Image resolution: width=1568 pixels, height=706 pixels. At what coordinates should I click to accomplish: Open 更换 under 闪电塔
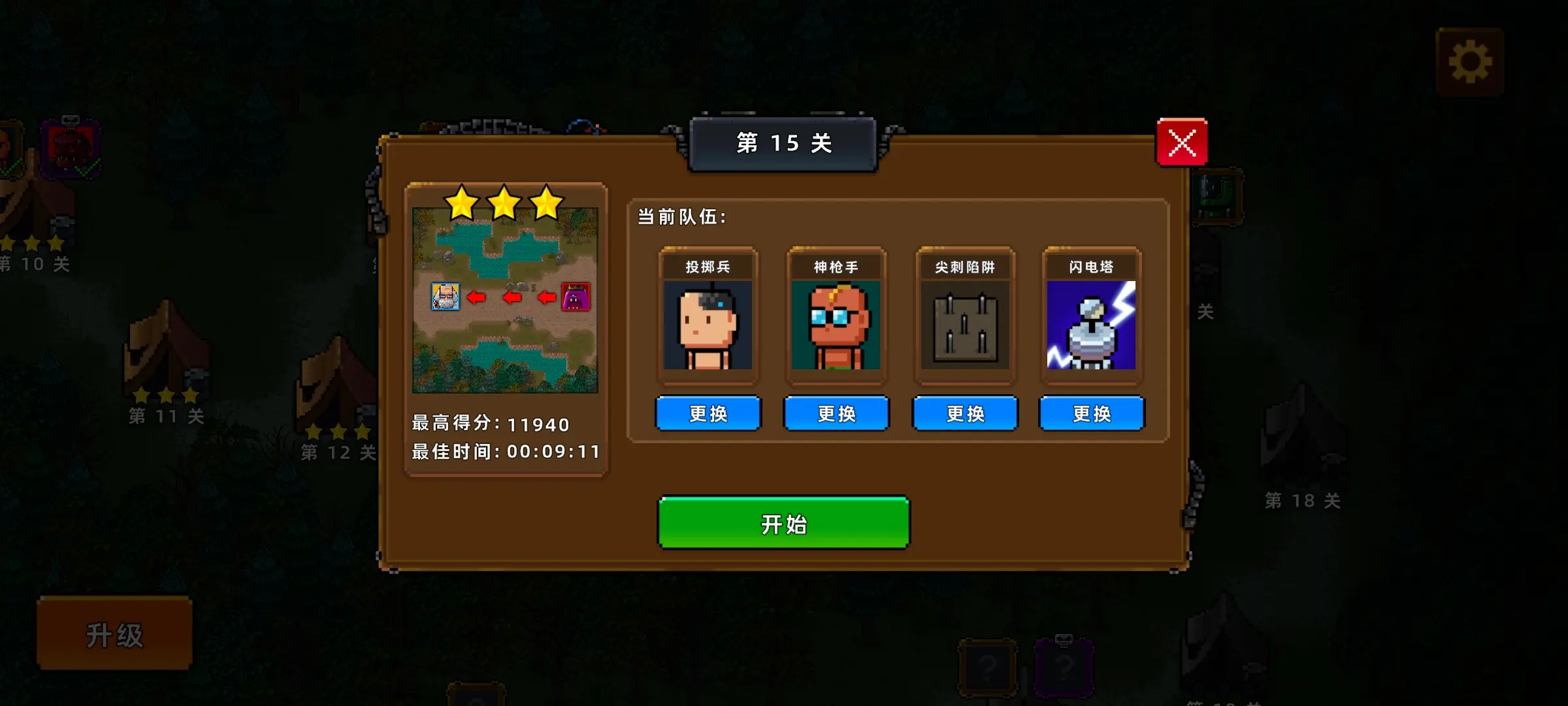pyautogui.click(x=1092, y=413)
